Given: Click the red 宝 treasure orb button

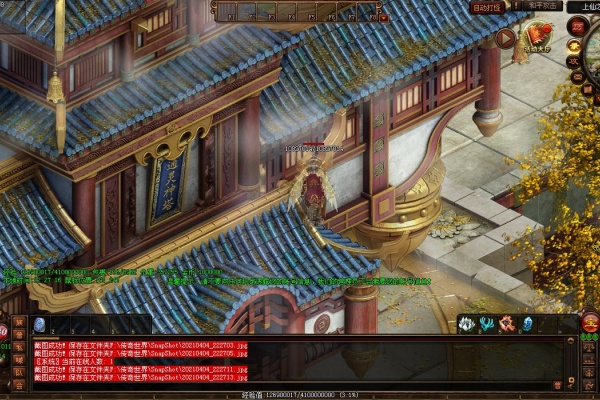Looking at the screenshot, I should point(590,323).
